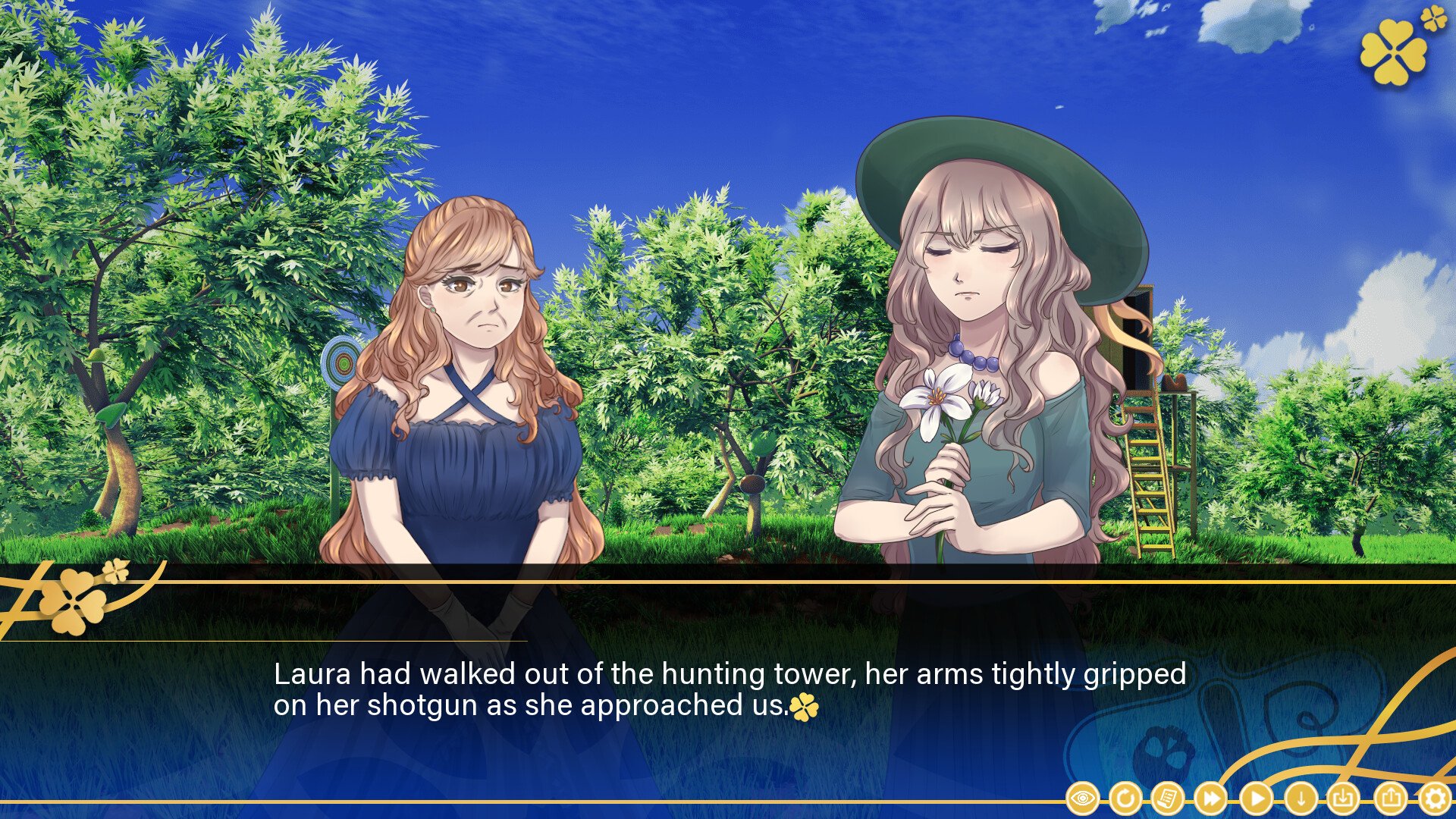This screenshot has width=1456, height=819.
Task: Rollback a line using the circular arrow icon
Action: coord(1125,799)
